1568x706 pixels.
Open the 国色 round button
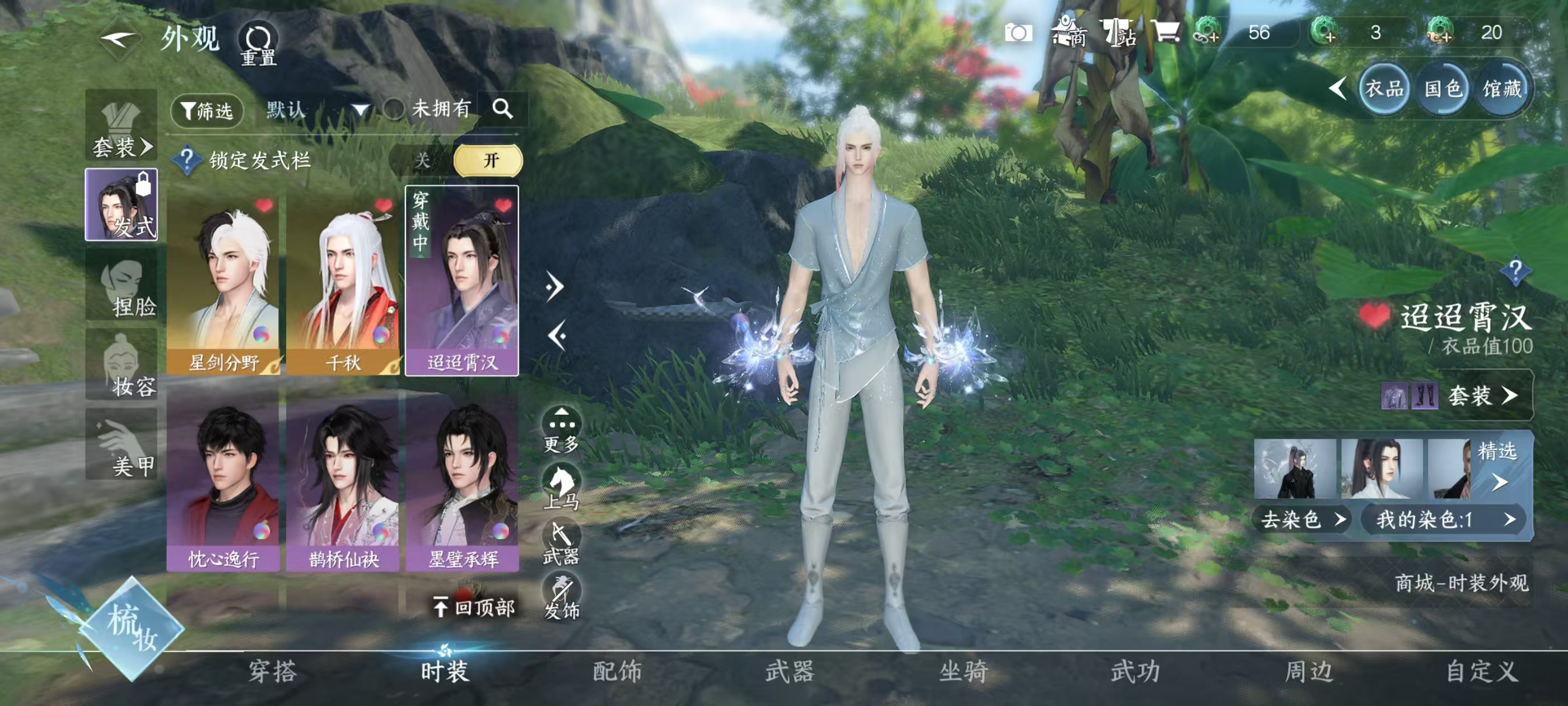click(1443, 90)
